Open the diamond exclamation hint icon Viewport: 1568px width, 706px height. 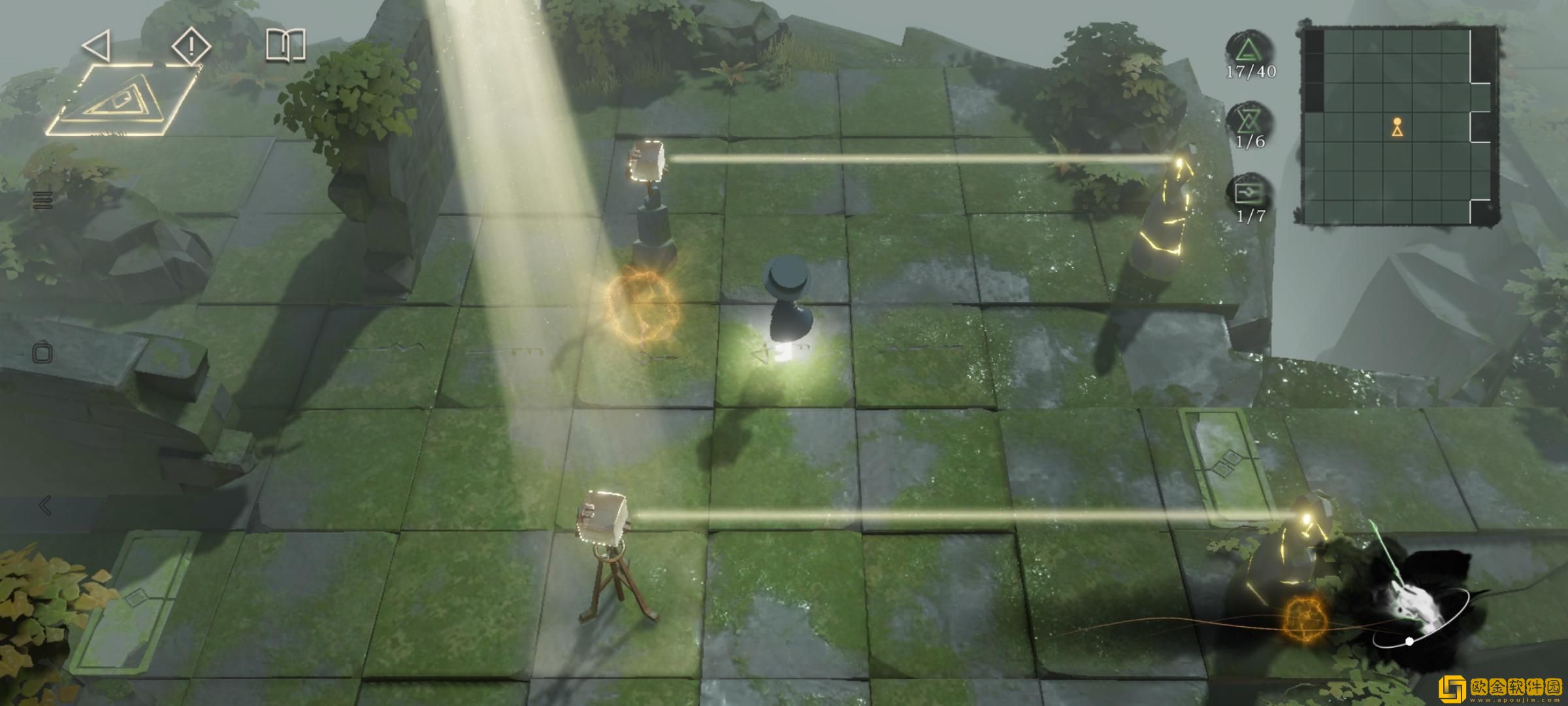(191, 46)
